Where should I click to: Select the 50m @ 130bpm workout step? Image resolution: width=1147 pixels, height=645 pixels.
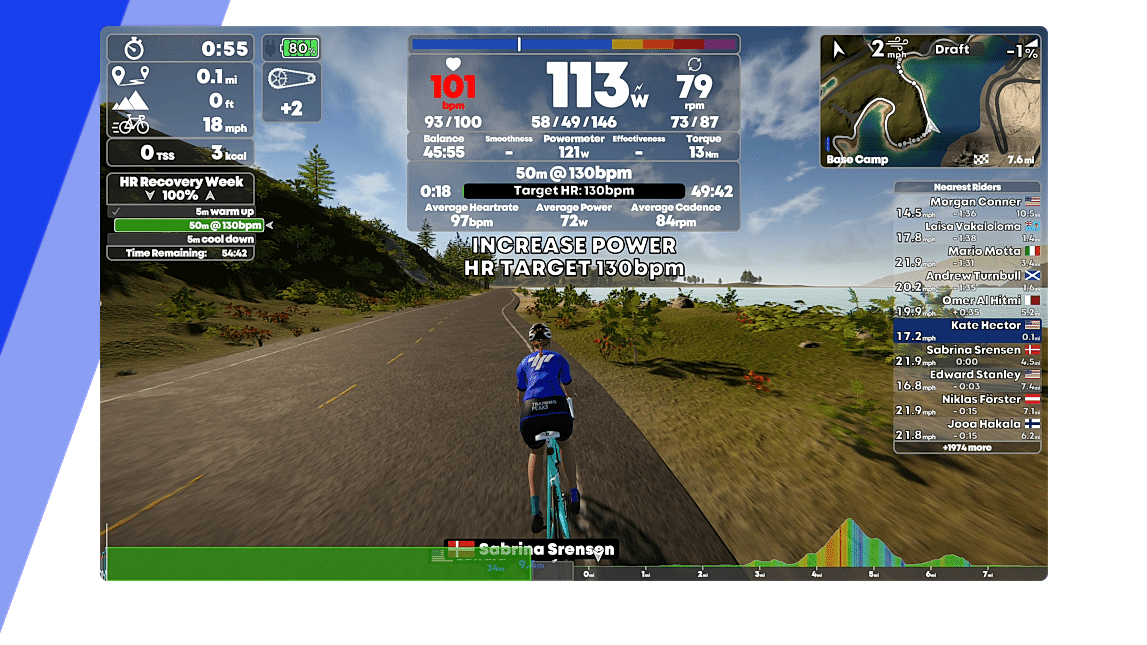click(x=188, y=226)
